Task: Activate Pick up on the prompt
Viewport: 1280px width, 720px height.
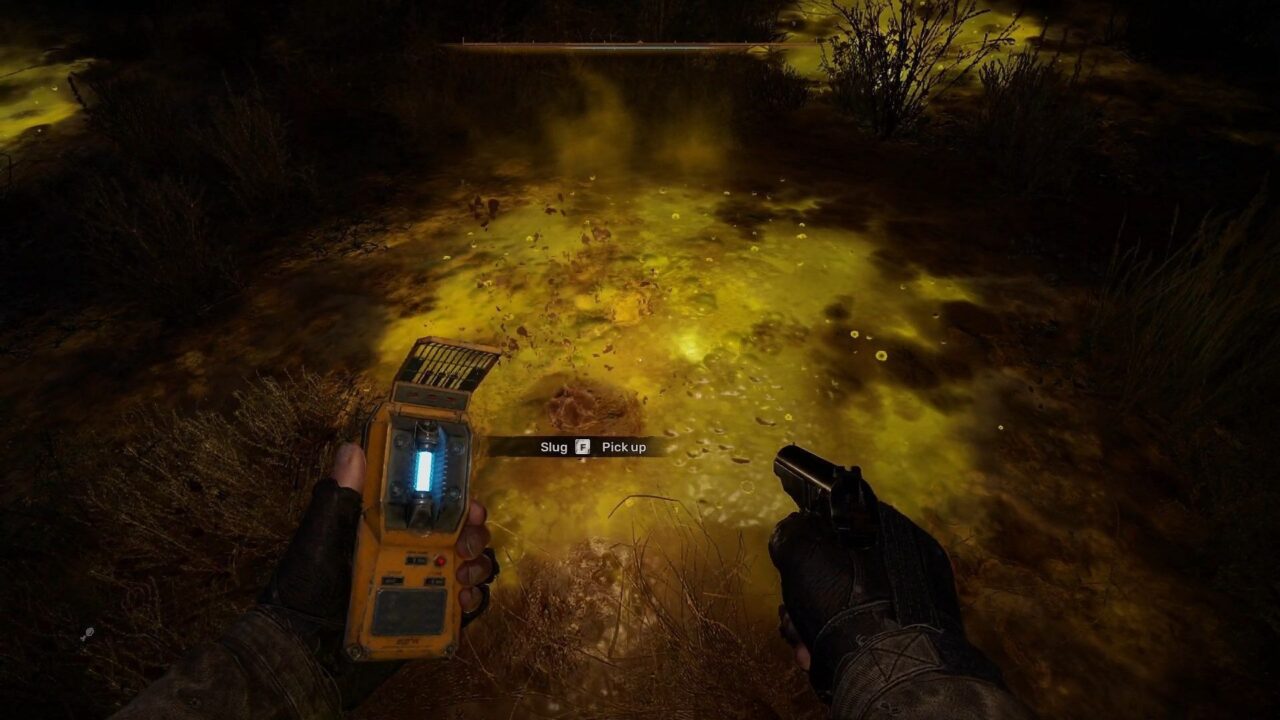Action: [x=625, y=445]
